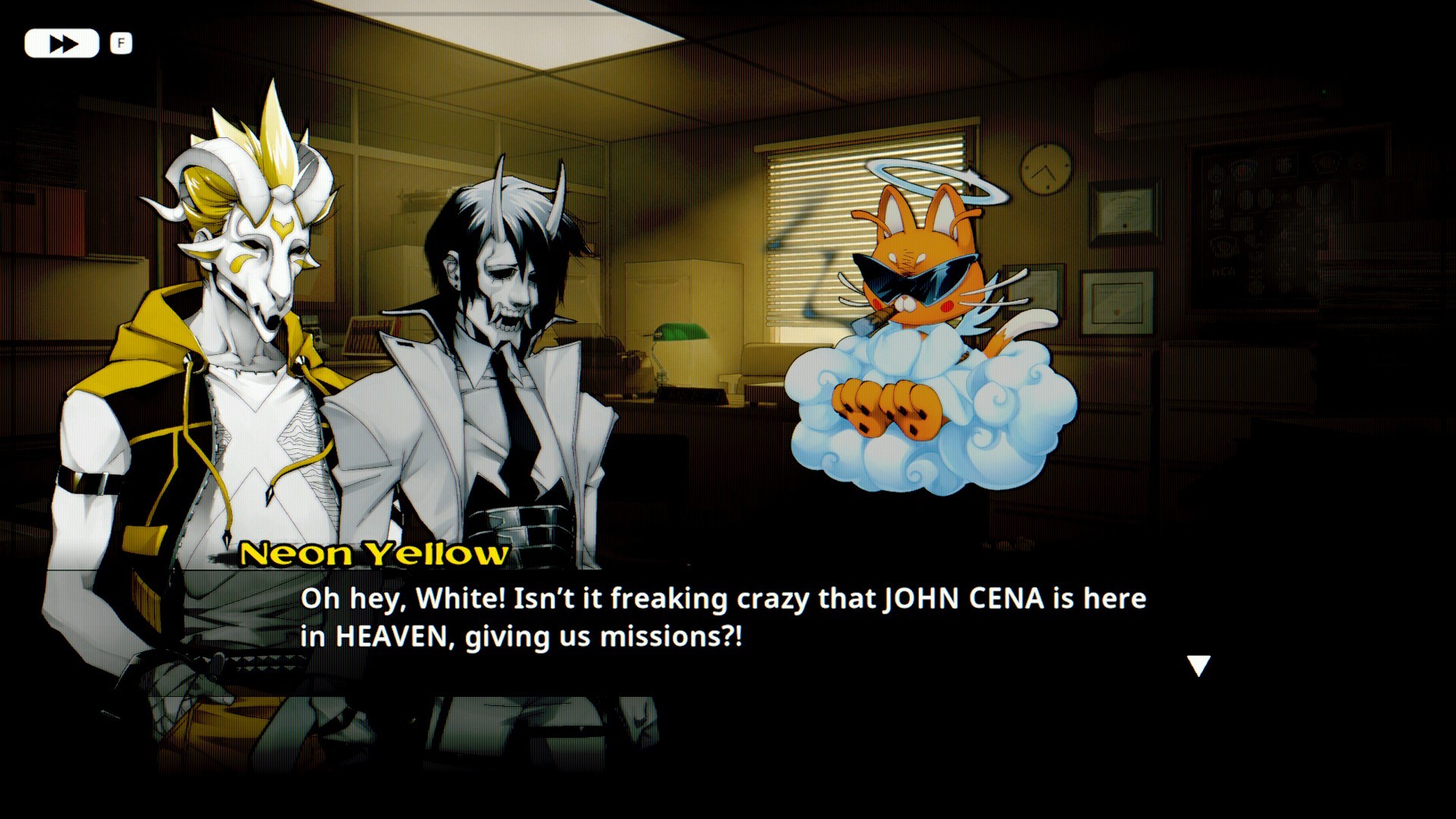Toggle fast-forward mode with the skip button
The image size is (1456, 819).
pos(61,43)
